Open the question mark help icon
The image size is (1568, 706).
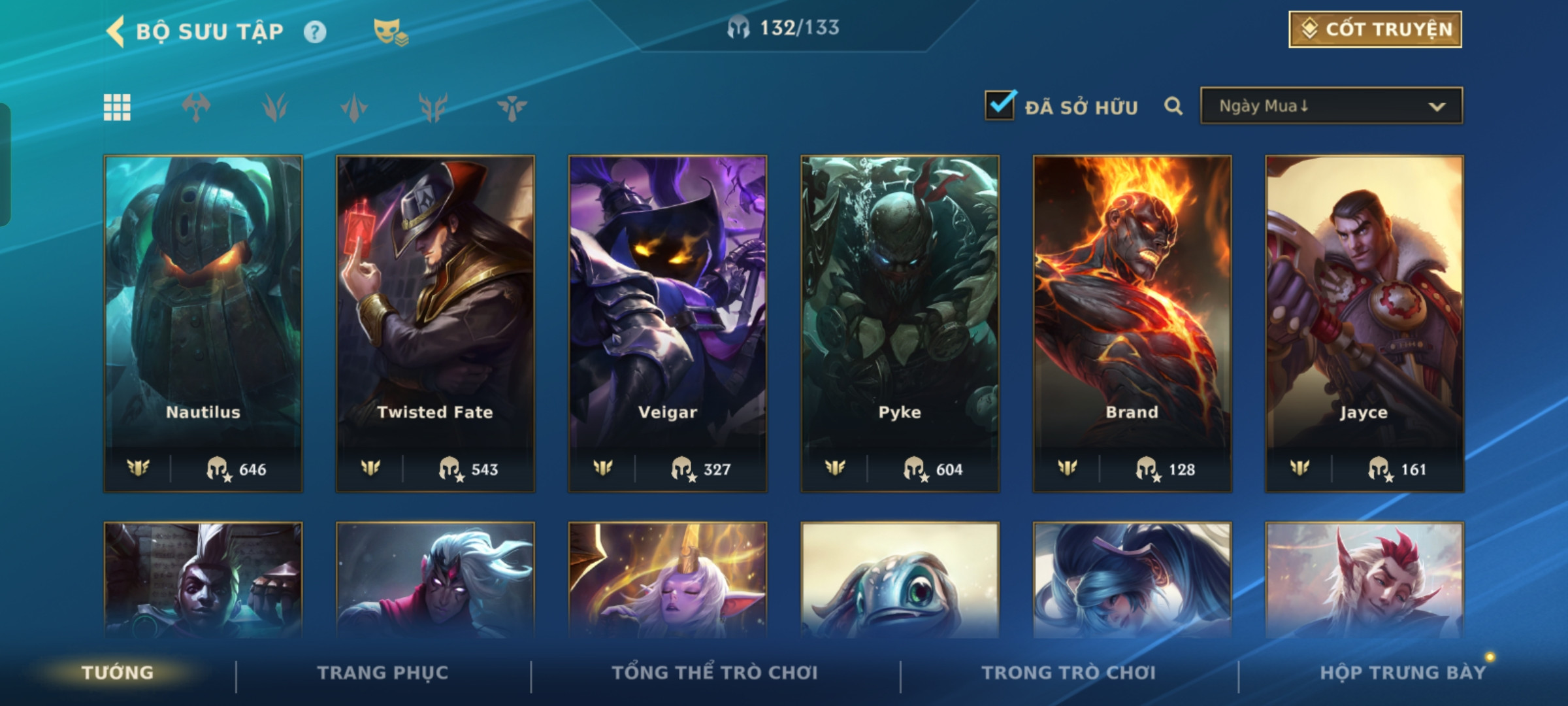click(x=315, y=31)
